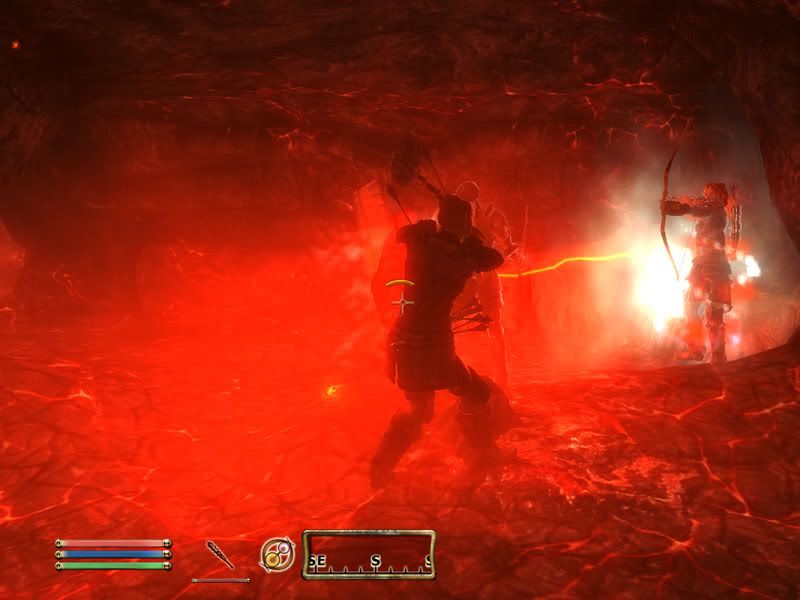Click the active spell effect icon

(x=275, y=554)
